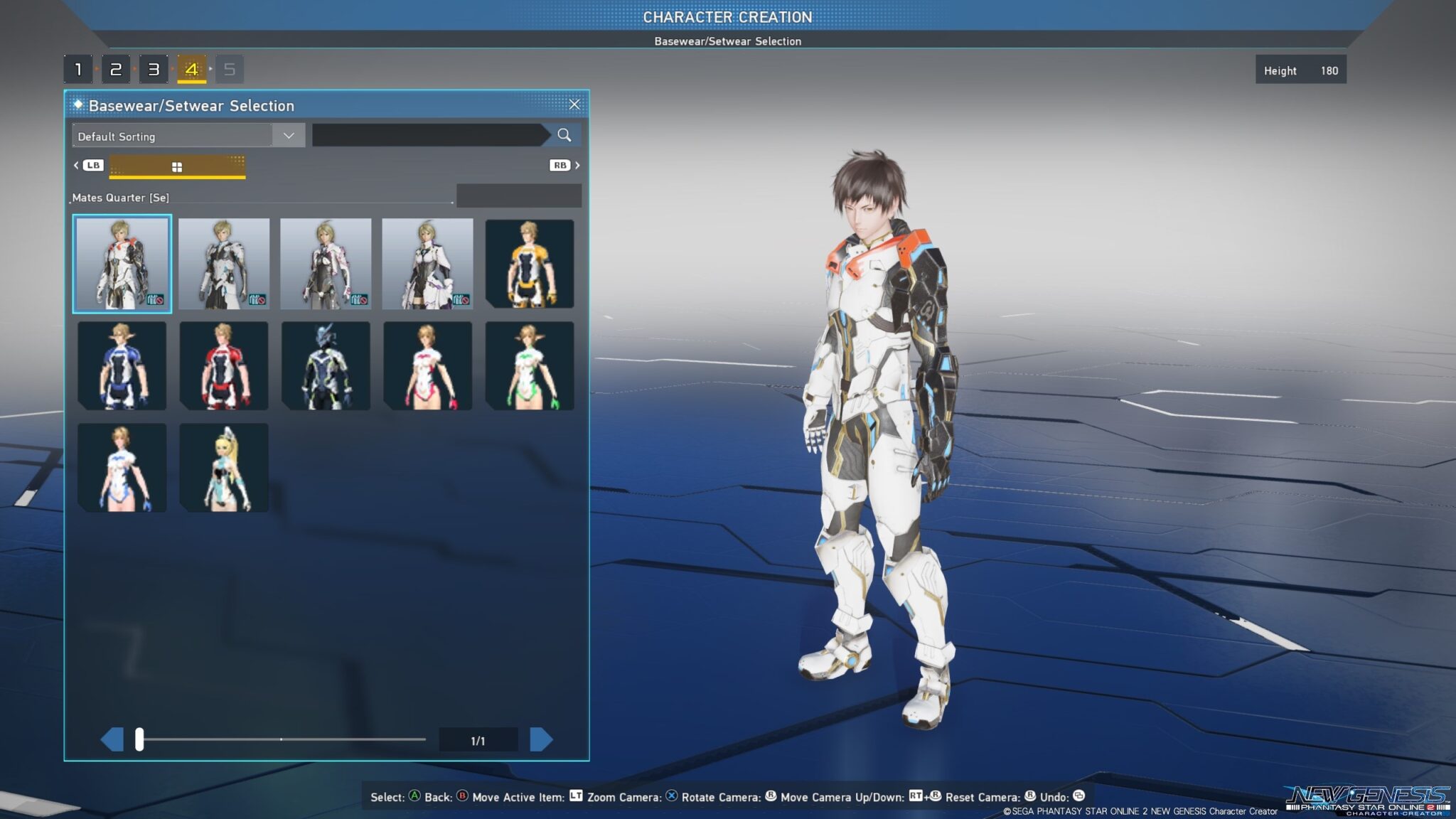This screenshot has height=819, width=1456.
Task: Expand the Mates Quarter [Se] section header
Action: (x=119, y=197)
